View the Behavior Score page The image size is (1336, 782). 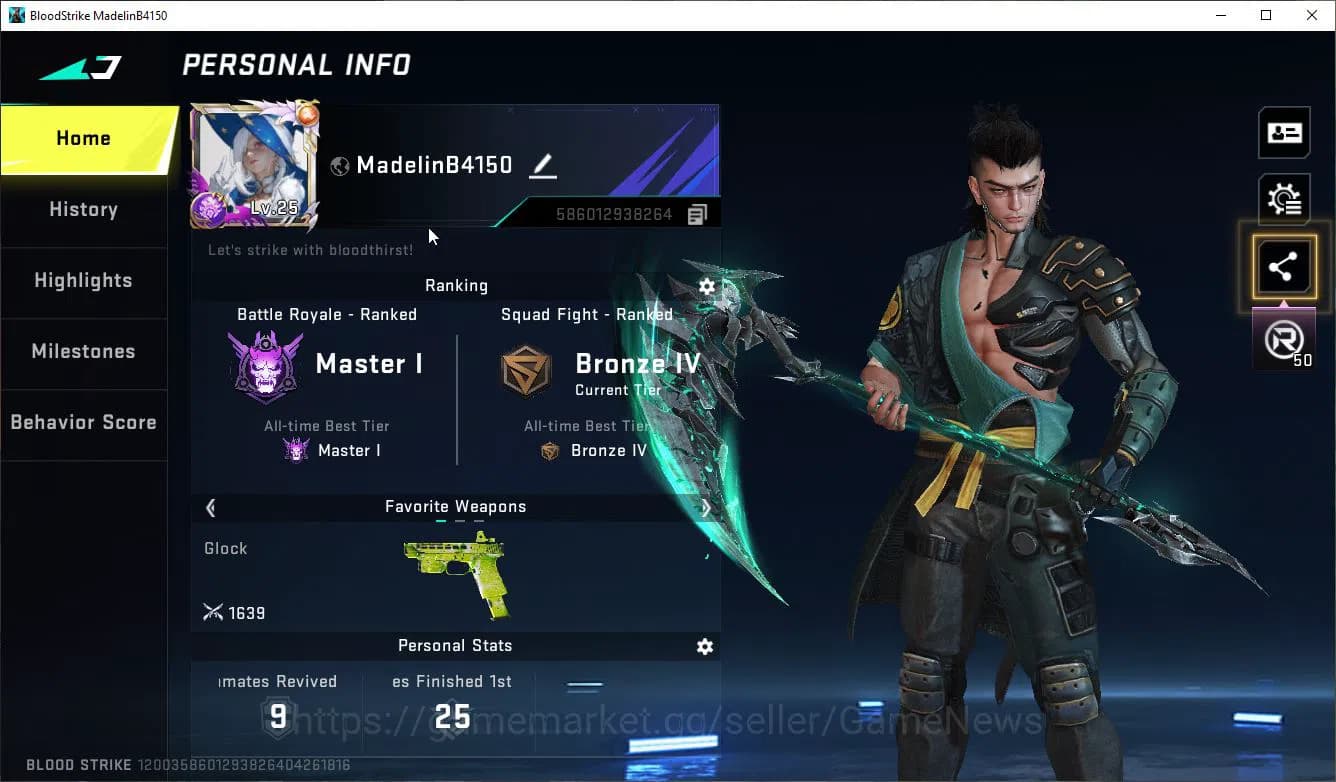click(x=83, y=422)
